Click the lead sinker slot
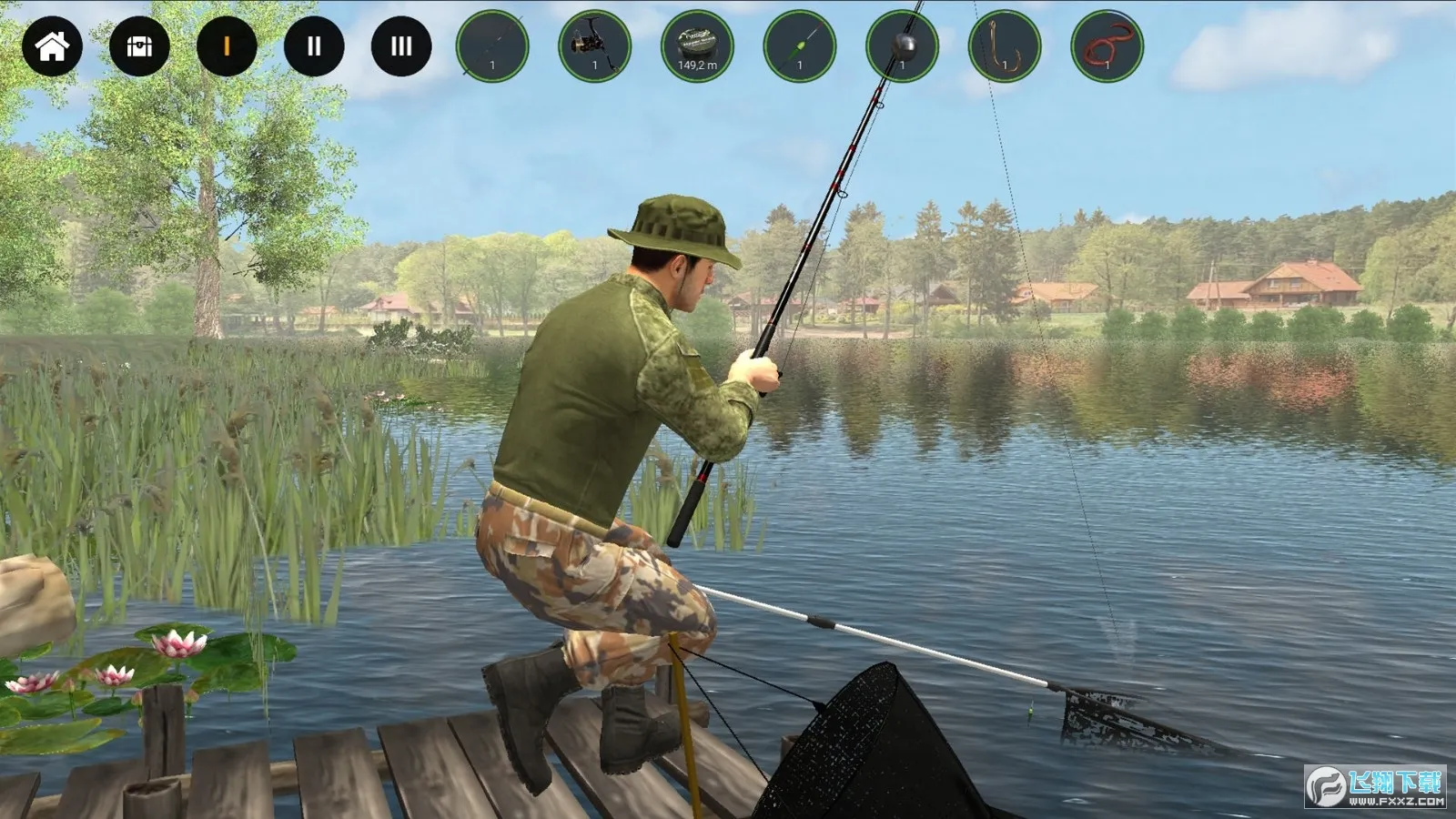This screenshot has height=819, width=1456. [902, 45]
